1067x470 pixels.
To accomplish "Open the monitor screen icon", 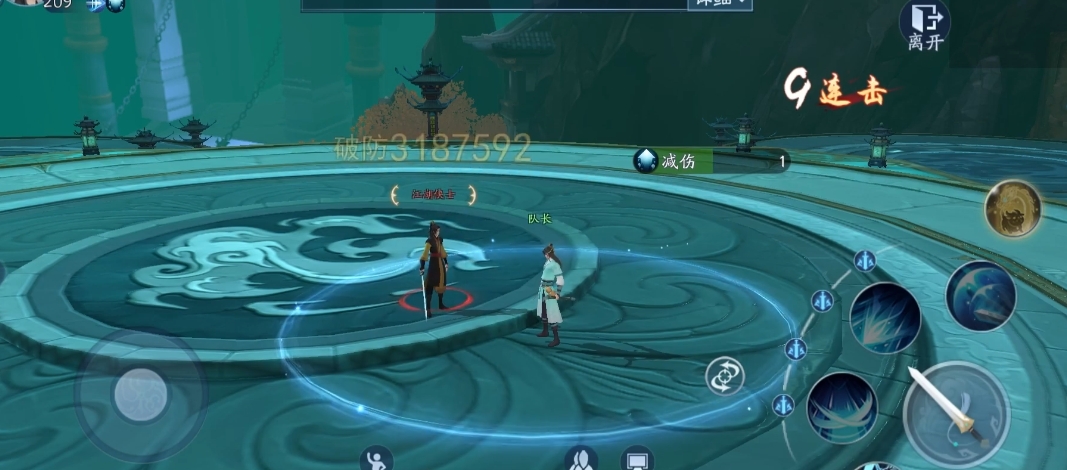I will pos(637,460).
